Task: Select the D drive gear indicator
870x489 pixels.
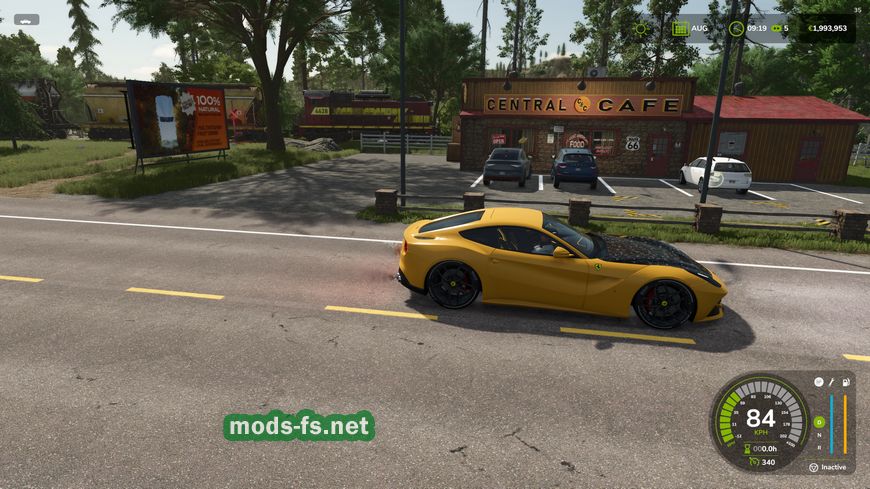Action: point(819,421)
